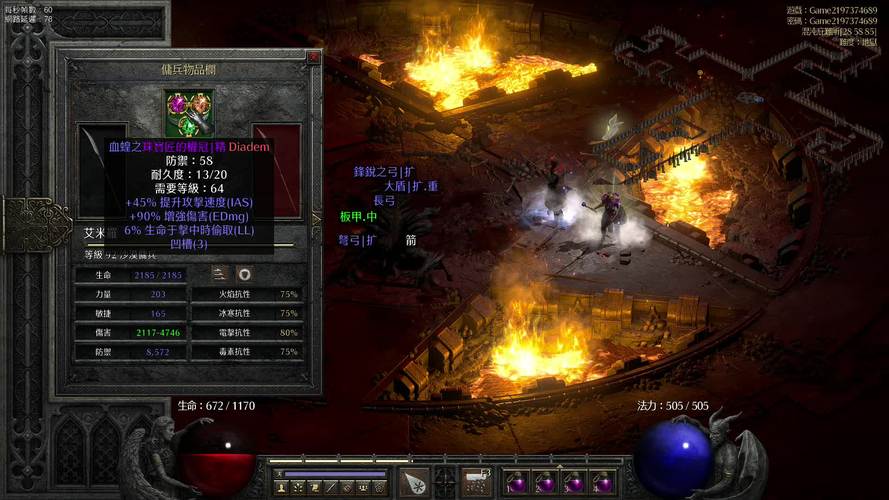Click the red-tinted off-hand equipment slot
Image resolution: width=889 pixels, height=500 pixels.
point(277,170)
